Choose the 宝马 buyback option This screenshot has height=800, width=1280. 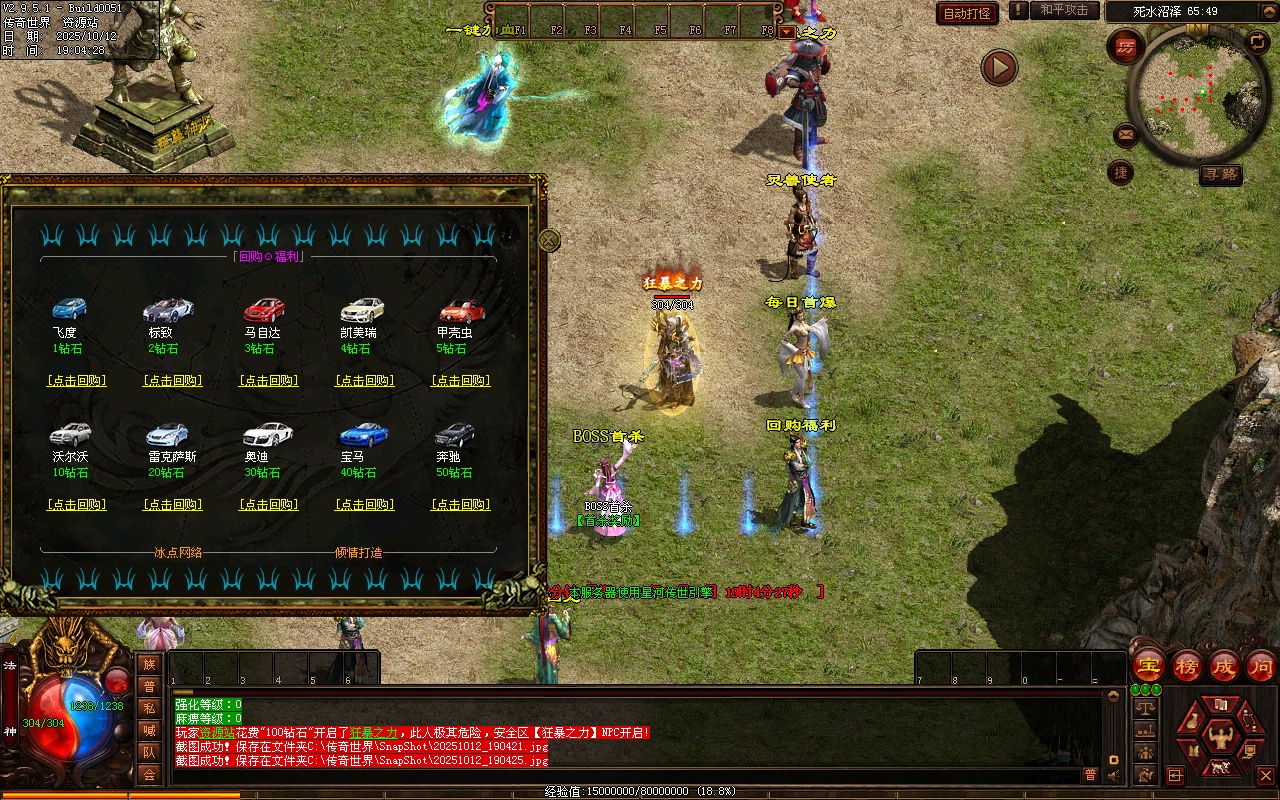tap(365, 505)
